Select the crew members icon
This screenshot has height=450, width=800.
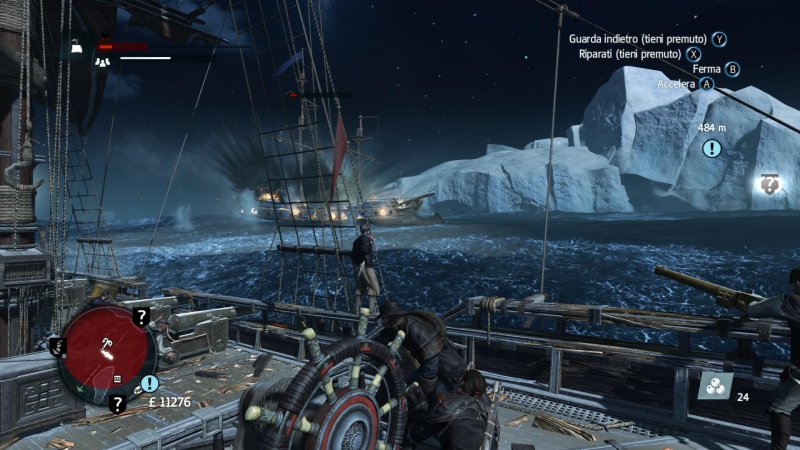click(x=101, y=60)
